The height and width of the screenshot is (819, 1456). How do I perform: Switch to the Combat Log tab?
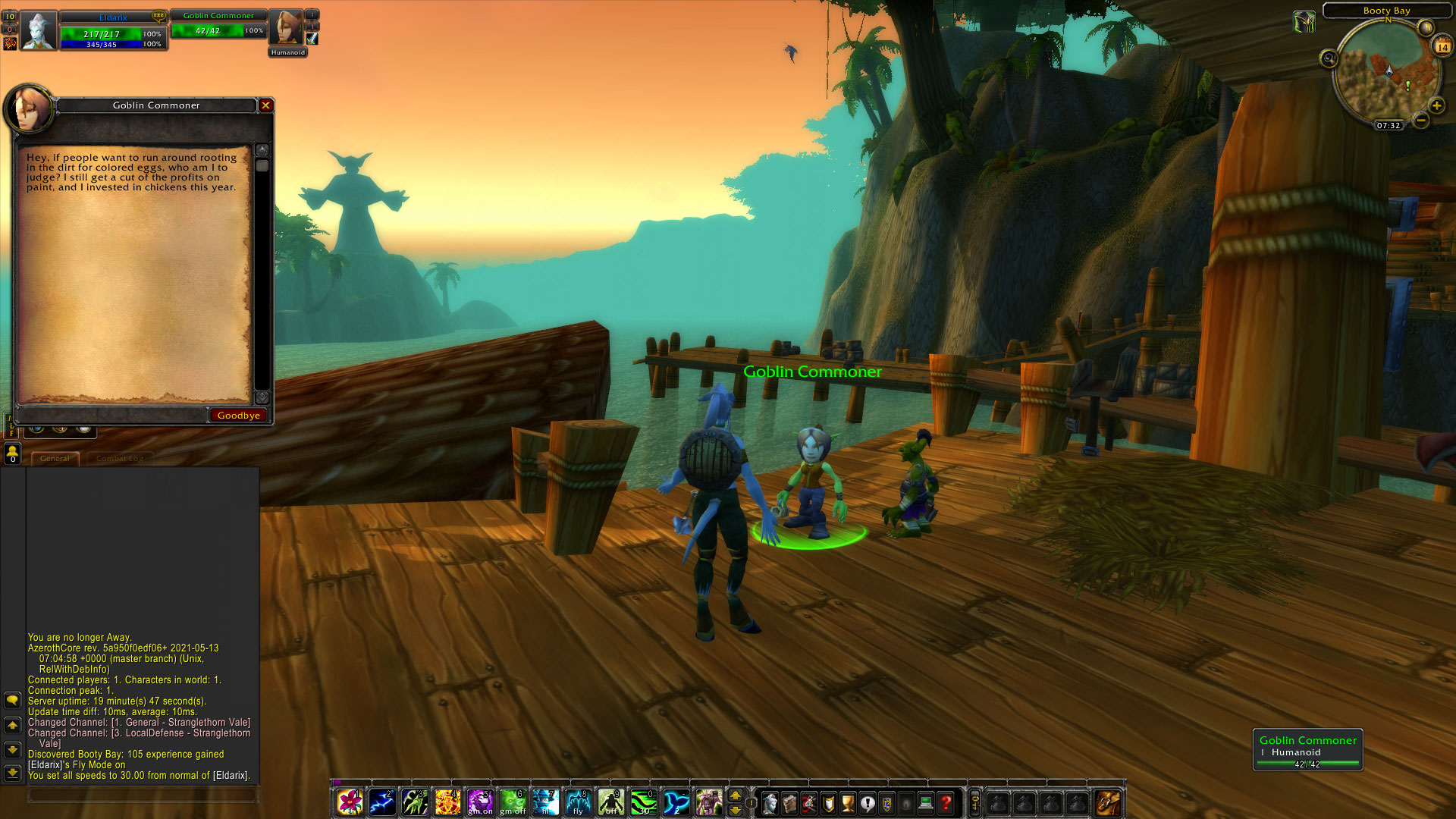(x=119, y=458)
